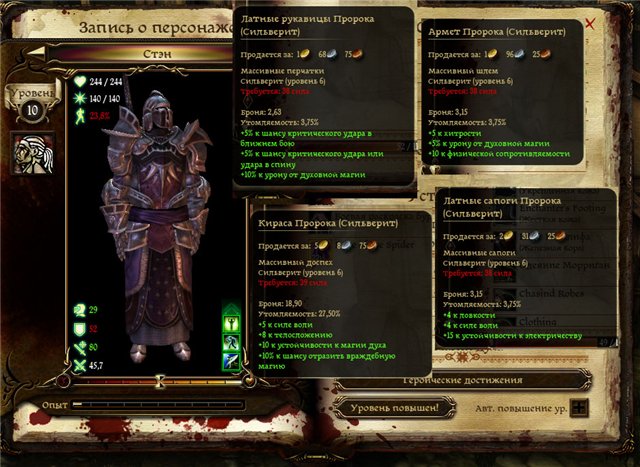
Task: Click the approval slider under the character
Action: tap(160, 381)
